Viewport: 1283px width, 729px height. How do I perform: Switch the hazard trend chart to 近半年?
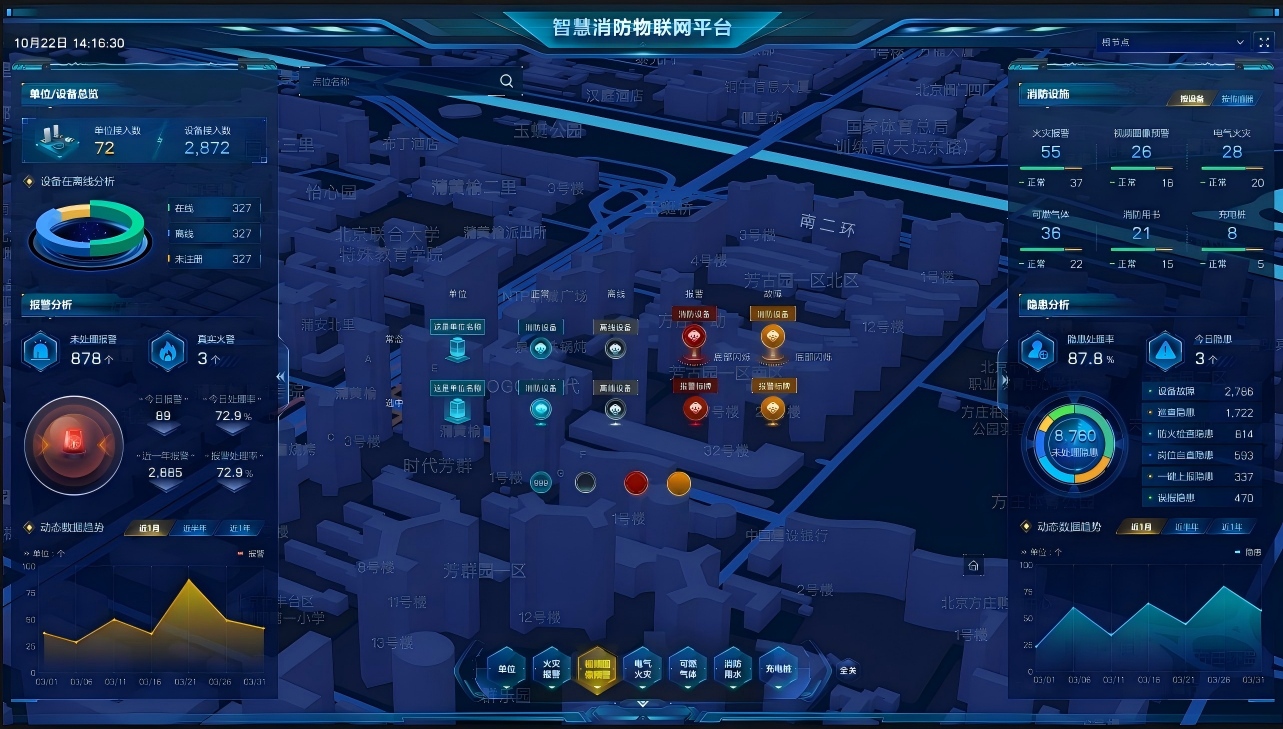point(1186,527)
